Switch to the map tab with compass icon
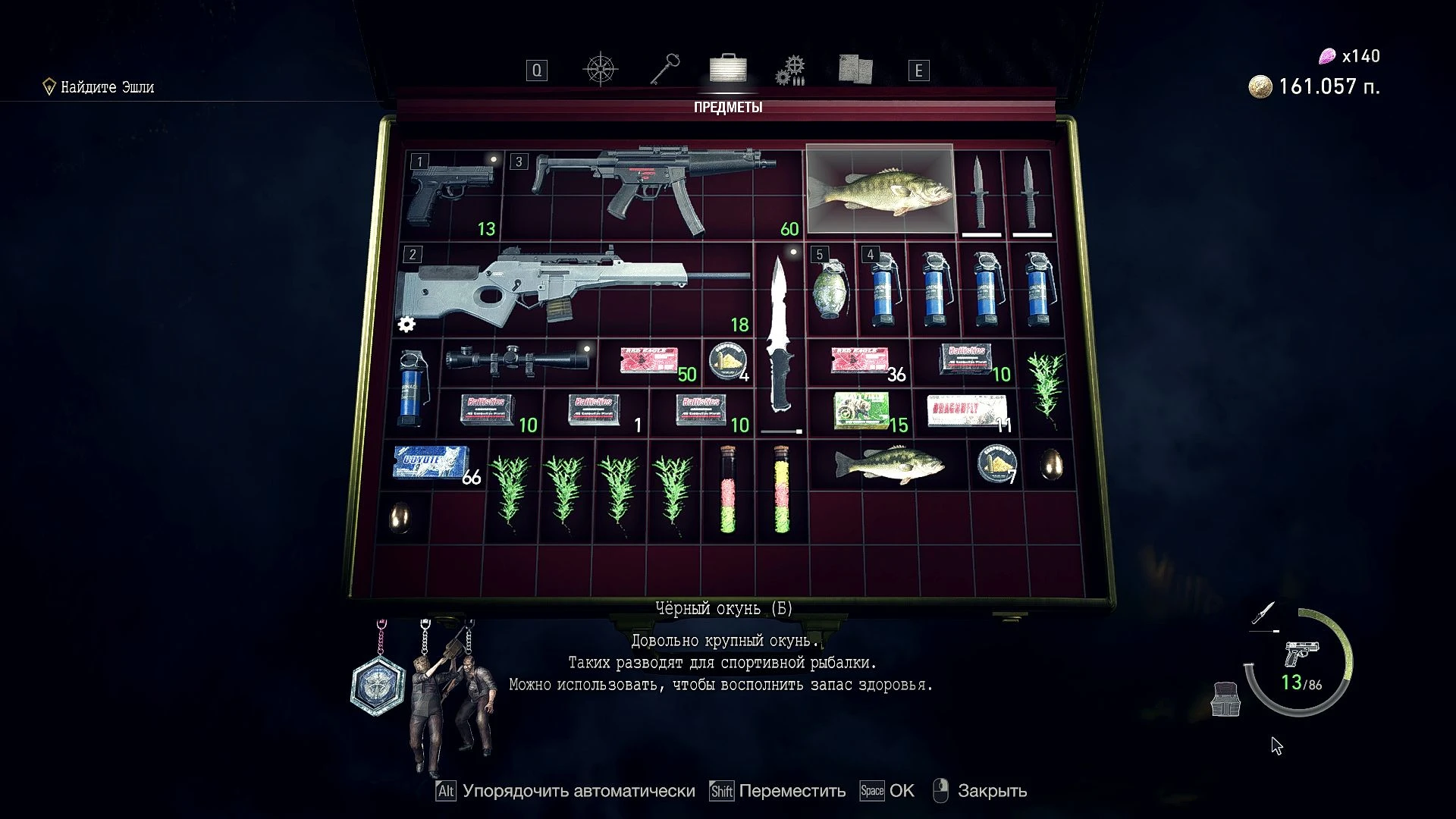This screenshot has width=1456, height=819. 599,68
